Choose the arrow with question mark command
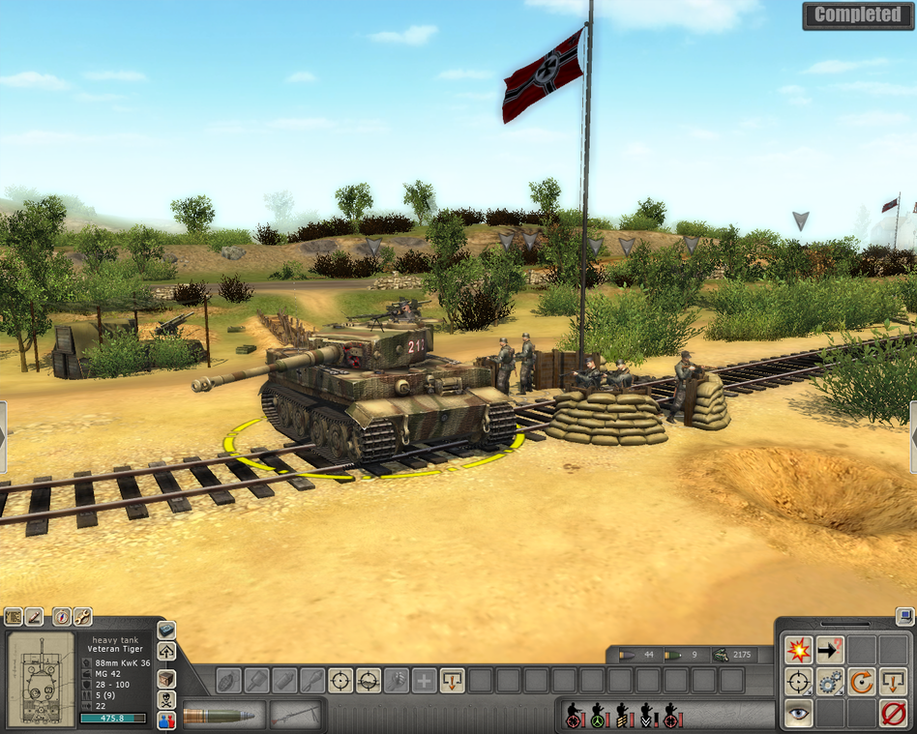Viewport: 917px width, 734px height. (830, 650)
